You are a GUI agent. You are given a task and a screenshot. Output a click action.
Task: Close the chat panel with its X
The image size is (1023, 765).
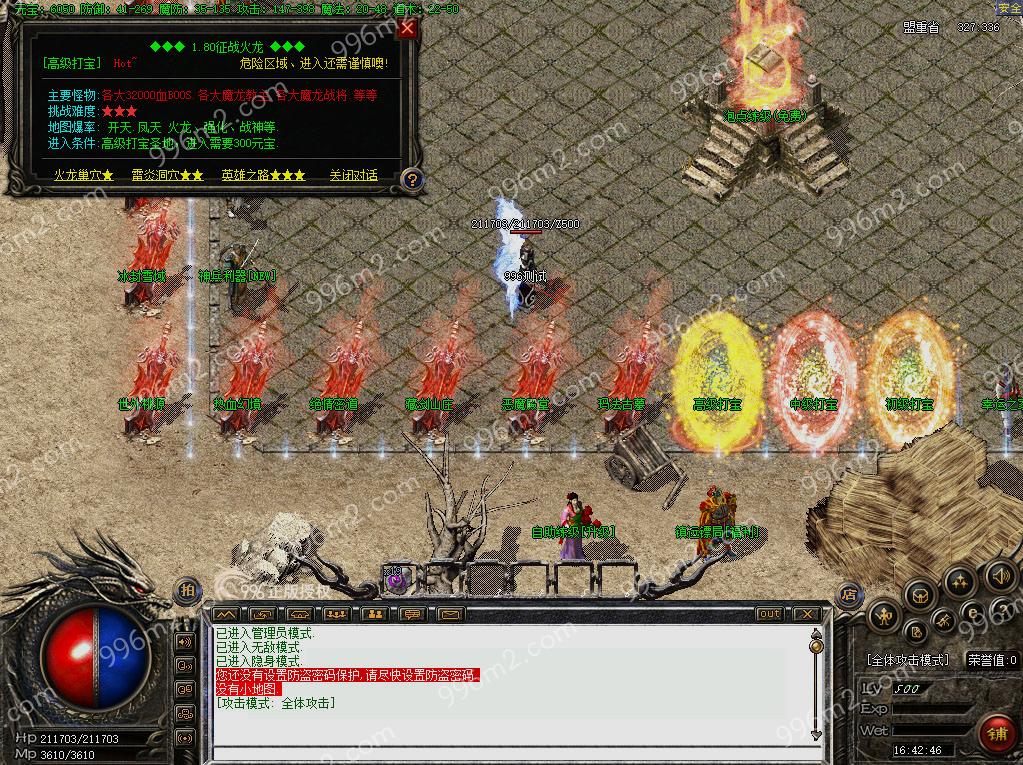tap(805, 614)
